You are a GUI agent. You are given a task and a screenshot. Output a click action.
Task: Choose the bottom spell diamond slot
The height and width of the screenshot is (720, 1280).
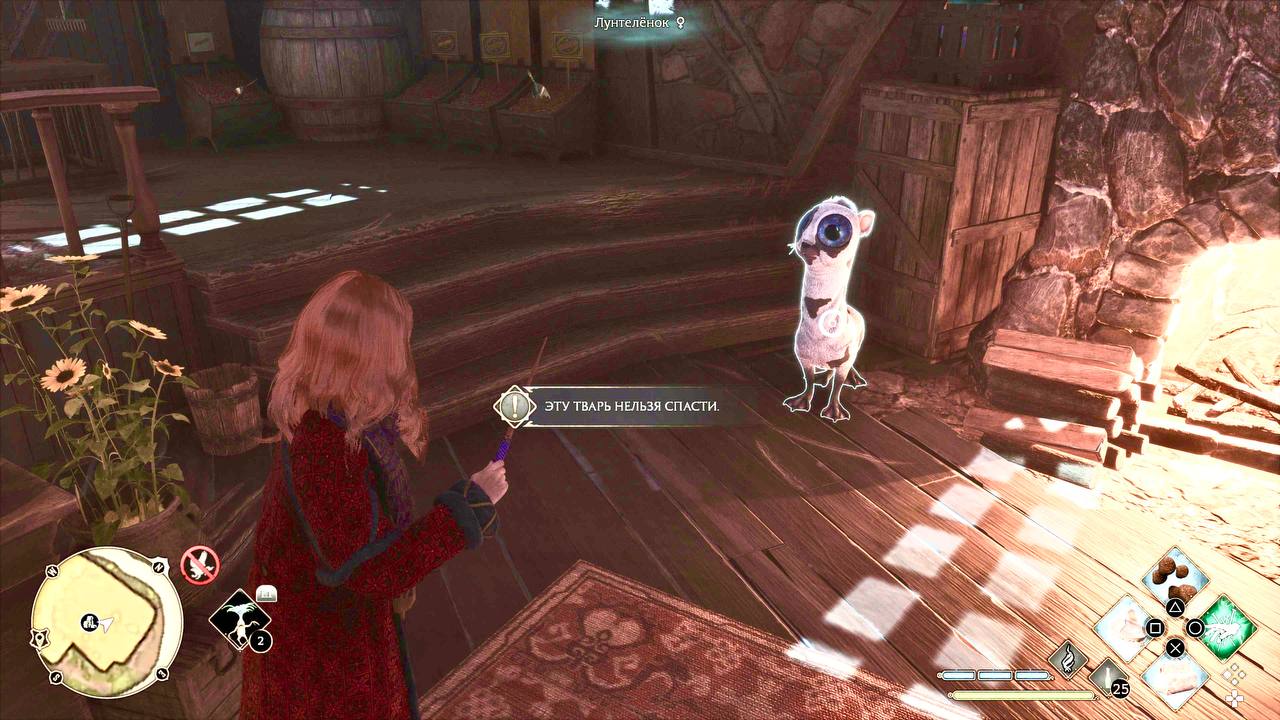pos(1175,676)
